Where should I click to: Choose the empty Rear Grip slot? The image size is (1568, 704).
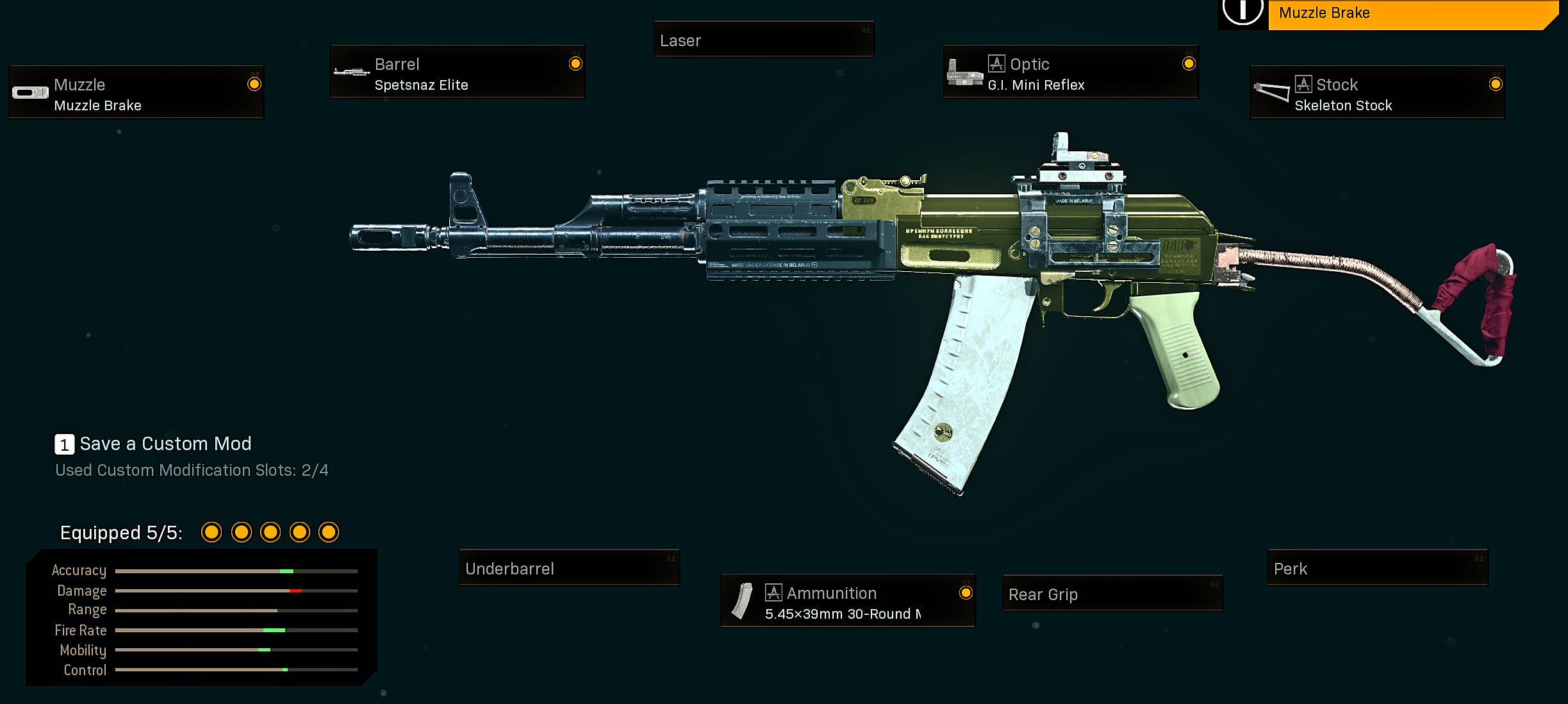tap(1112, 594)
